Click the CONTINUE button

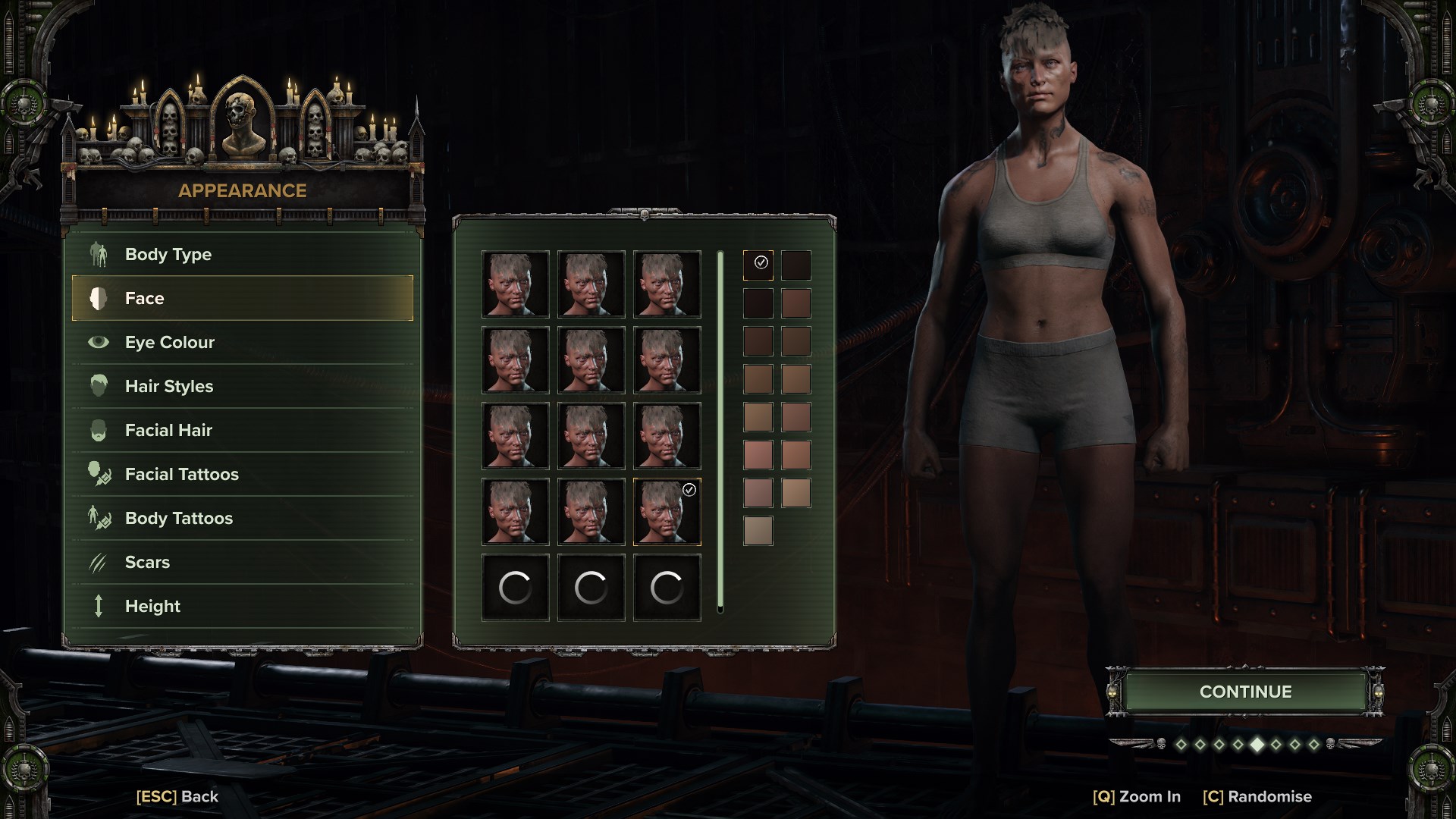[1245, 692]
